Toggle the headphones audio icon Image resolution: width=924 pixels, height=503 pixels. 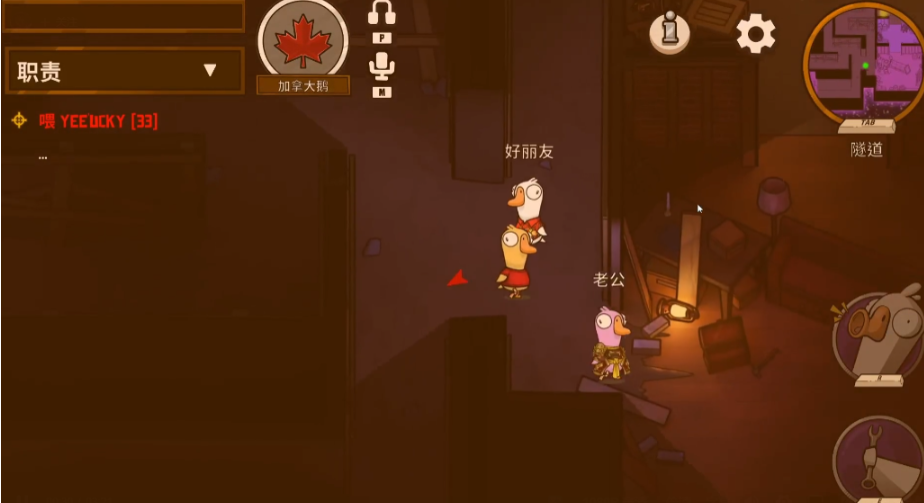[x=382, y=14]
